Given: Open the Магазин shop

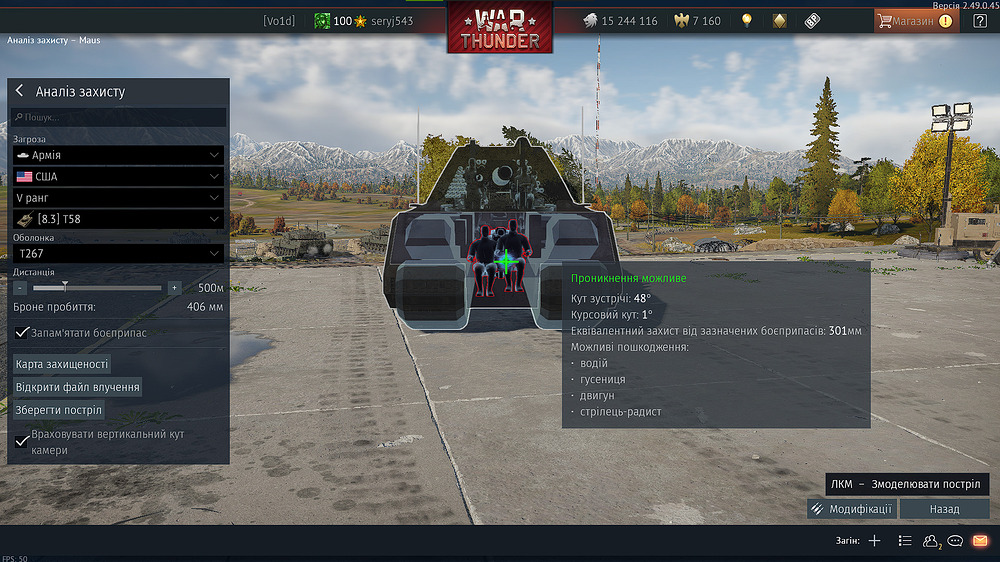Looking at the screenshot, I should tap(914, 20).
